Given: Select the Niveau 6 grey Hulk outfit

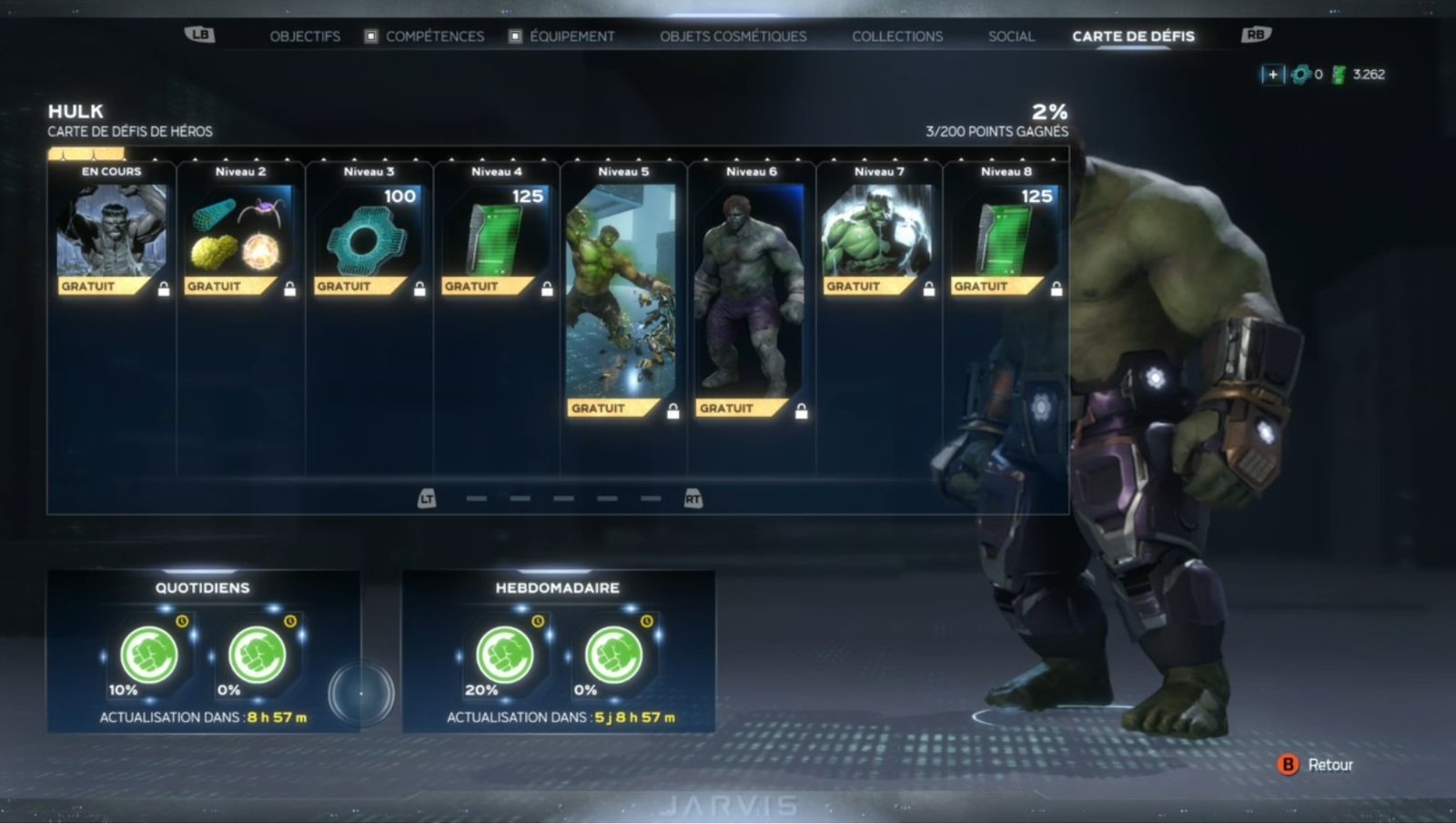Looking at the screenshot, I should [x=751, y=291].
